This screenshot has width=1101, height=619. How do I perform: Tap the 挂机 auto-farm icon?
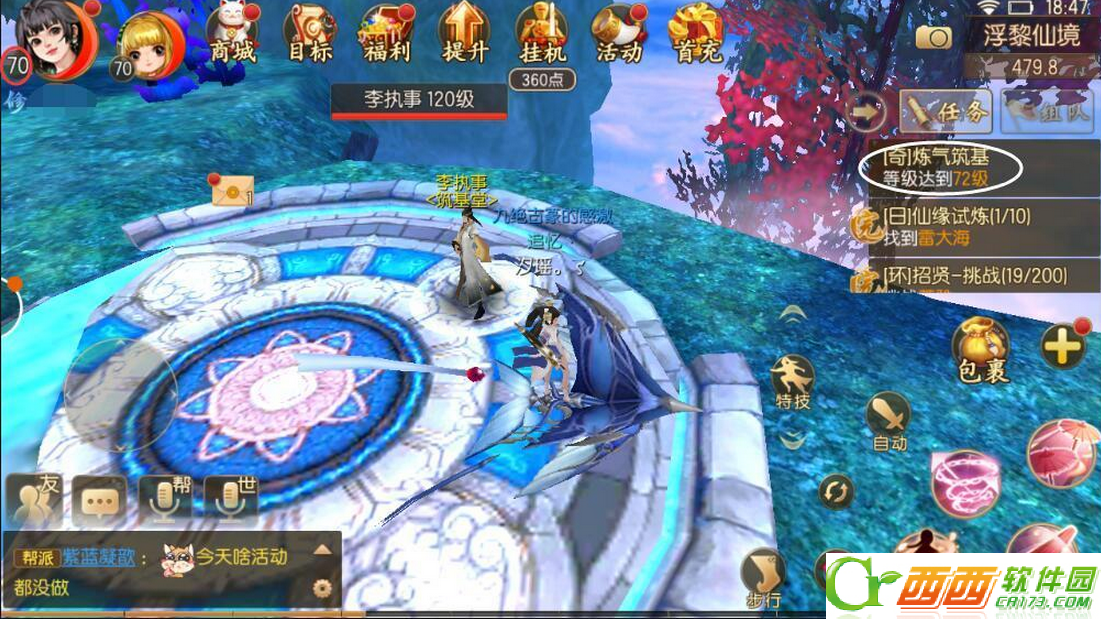pyautogui.click(x=543, y=35)
